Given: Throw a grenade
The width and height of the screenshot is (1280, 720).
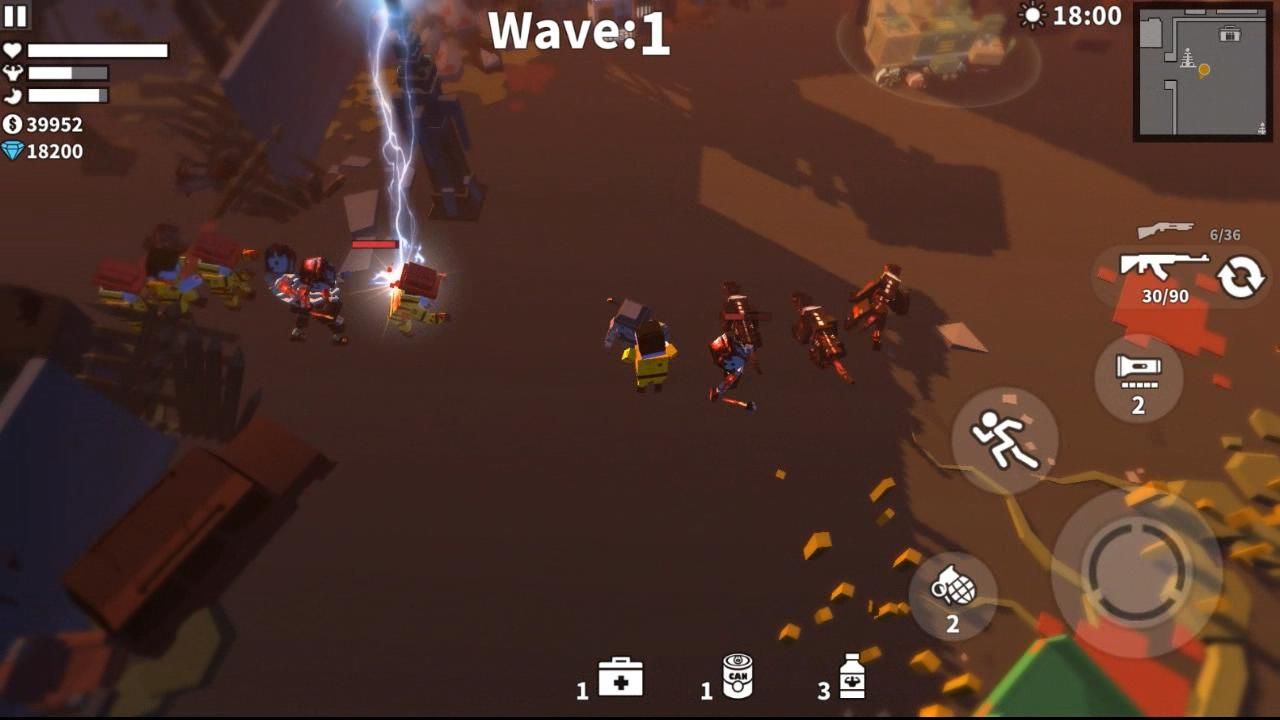Looking at the screenshot, I should tap(952, 595).
